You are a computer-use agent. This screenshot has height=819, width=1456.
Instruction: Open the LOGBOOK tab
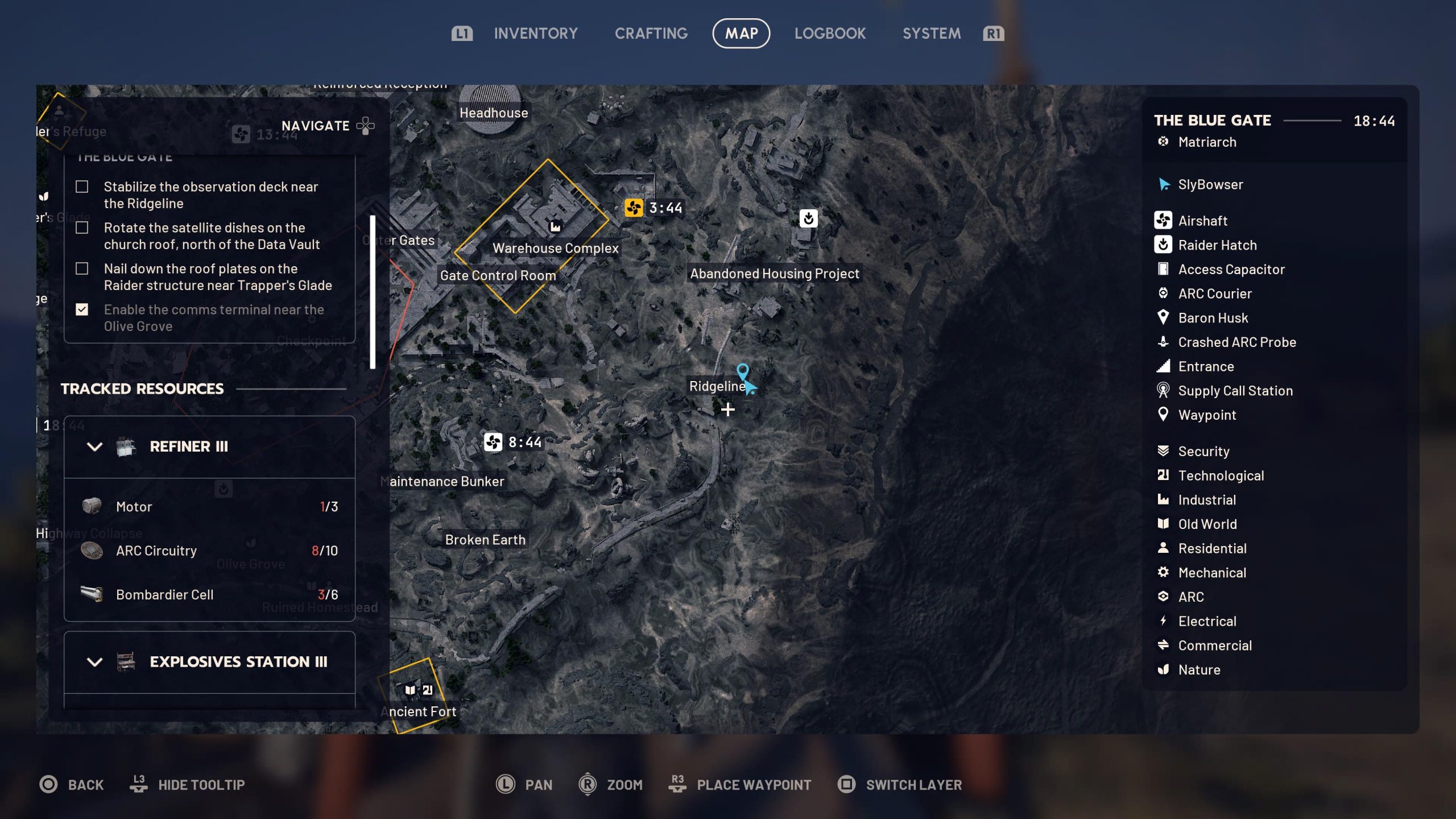[x=830, y=34]
